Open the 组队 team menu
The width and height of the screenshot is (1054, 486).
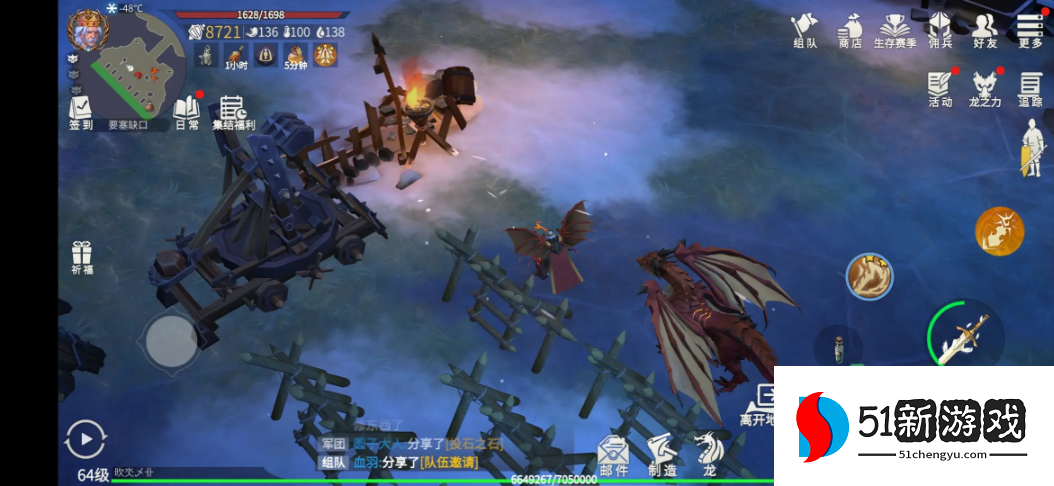coord(805,30)
